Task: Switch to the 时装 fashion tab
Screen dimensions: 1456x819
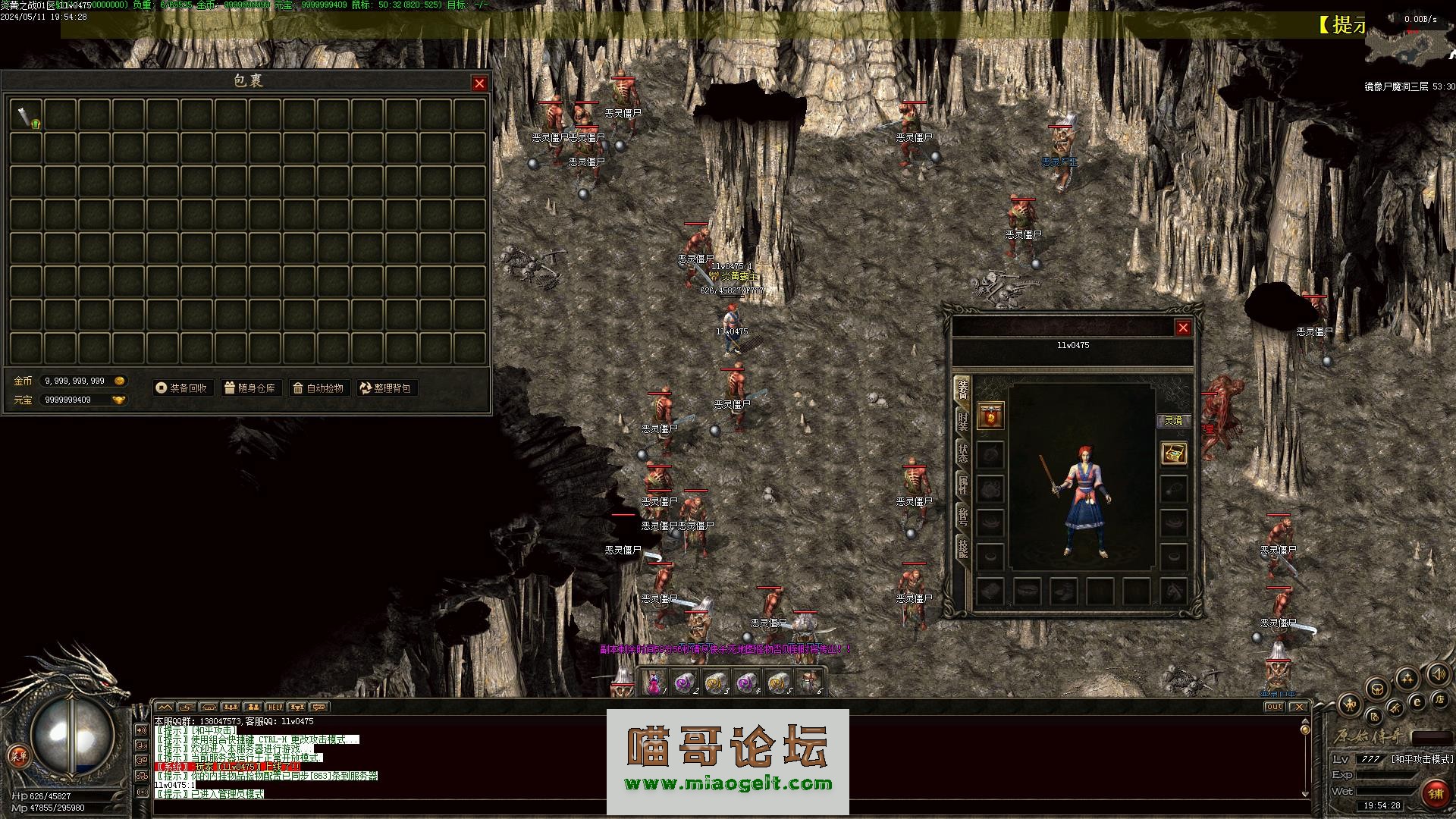Action: 962,422
